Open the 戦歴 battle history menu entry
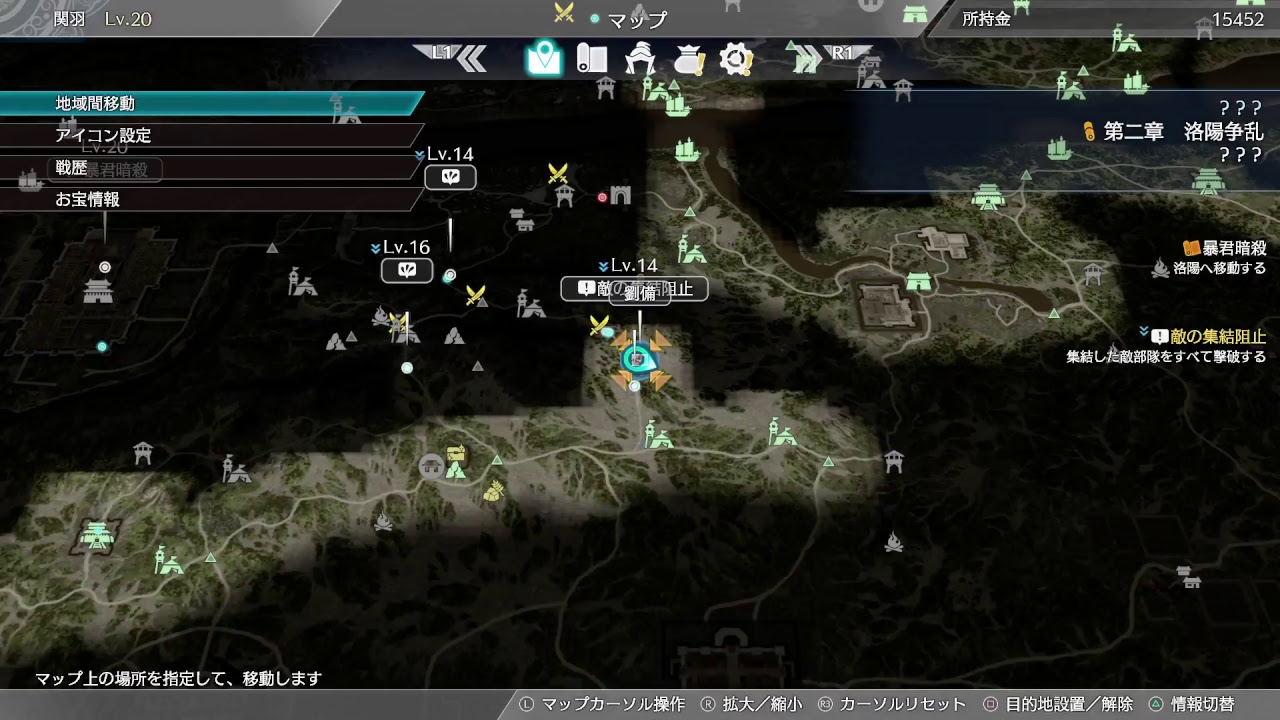This screenshot has height=720, width=1280. coord(70,170)
